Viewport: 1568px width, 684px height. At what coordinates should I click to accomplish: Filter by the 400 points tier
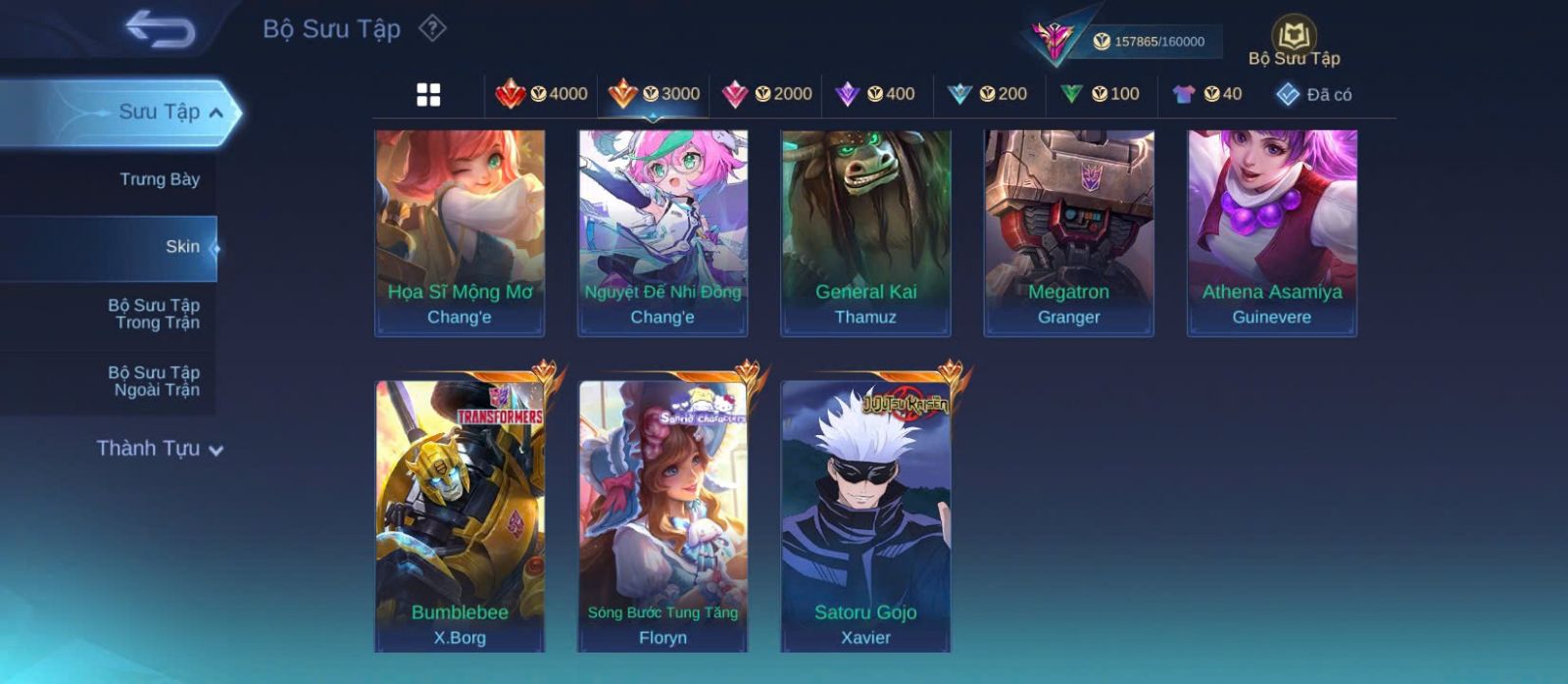875,94
